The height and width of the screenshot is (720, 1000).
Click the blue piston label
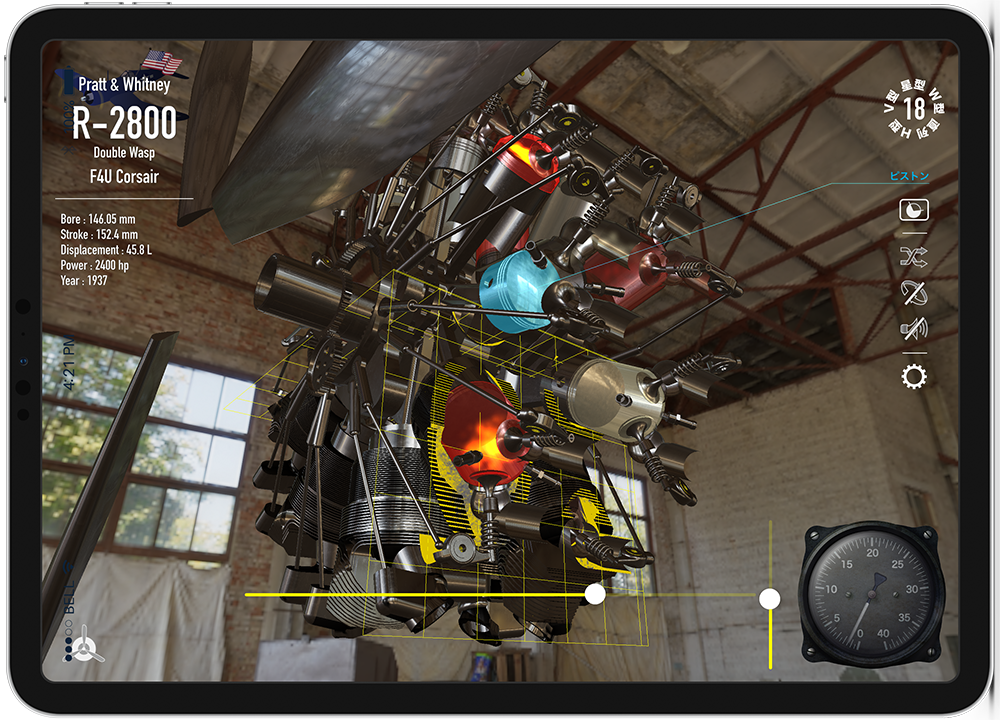coord(909,177)
